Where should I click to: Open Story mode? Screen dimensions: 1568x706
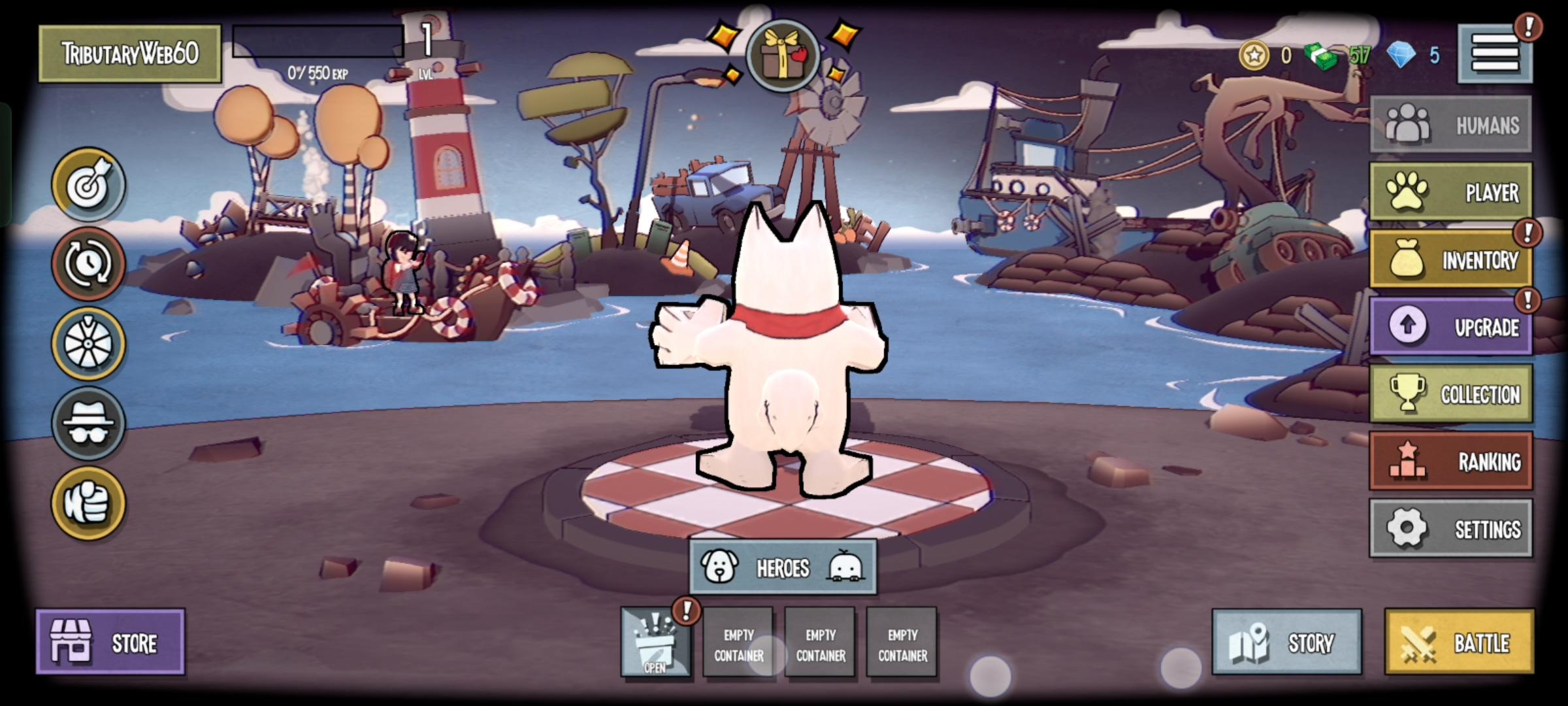1286,642
